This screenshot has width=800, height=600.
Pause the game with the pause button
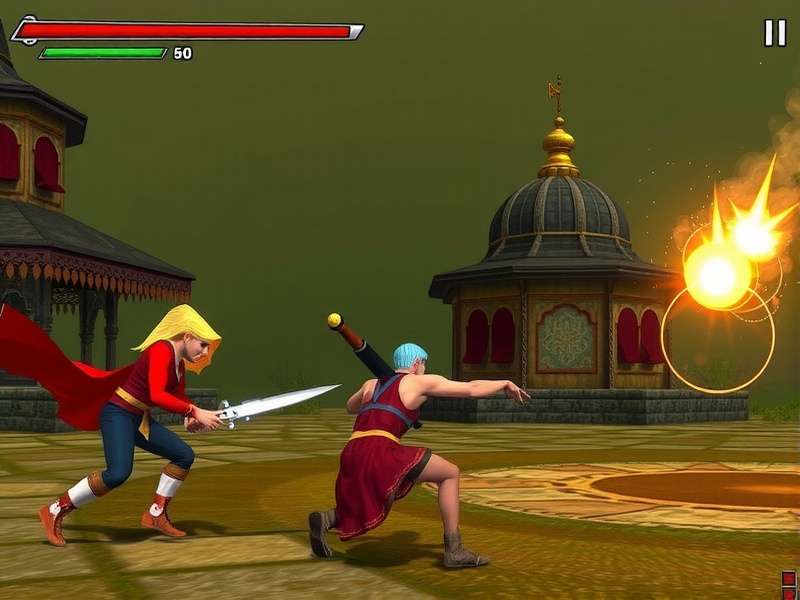point(775,33)
